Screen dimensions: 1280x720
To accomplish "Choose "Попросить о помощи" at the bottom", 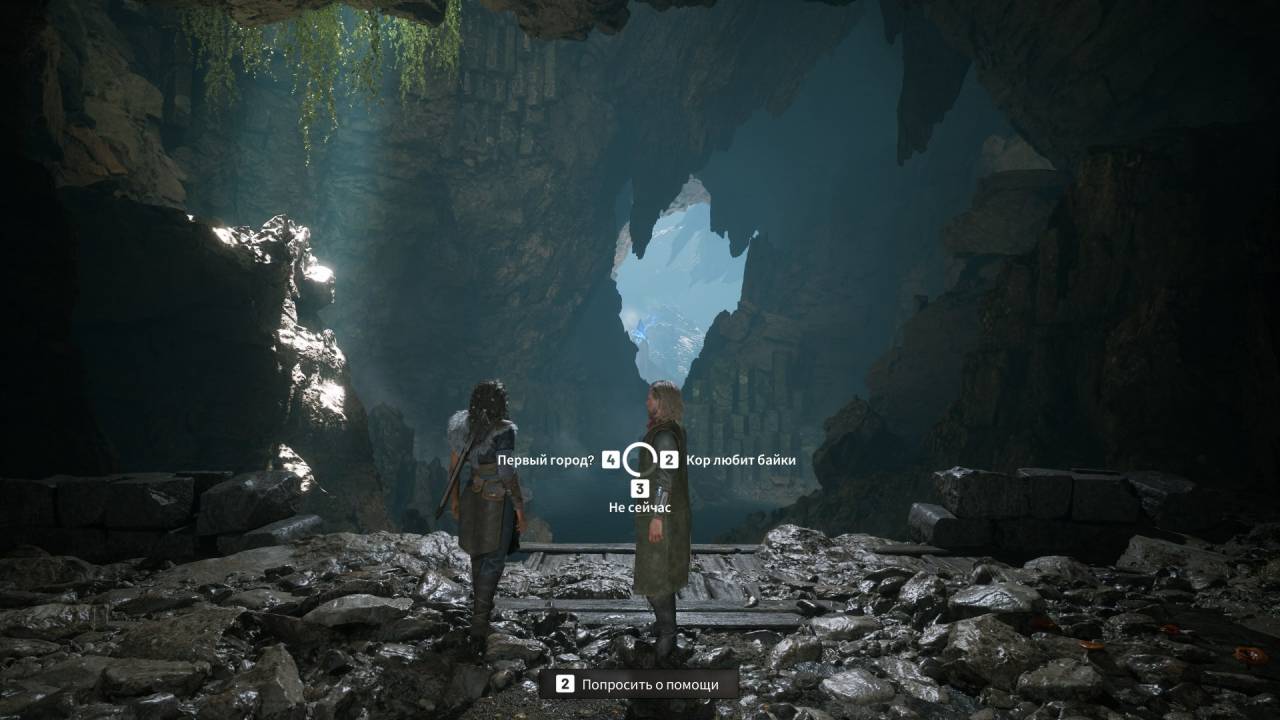I will tap(650, 684).
